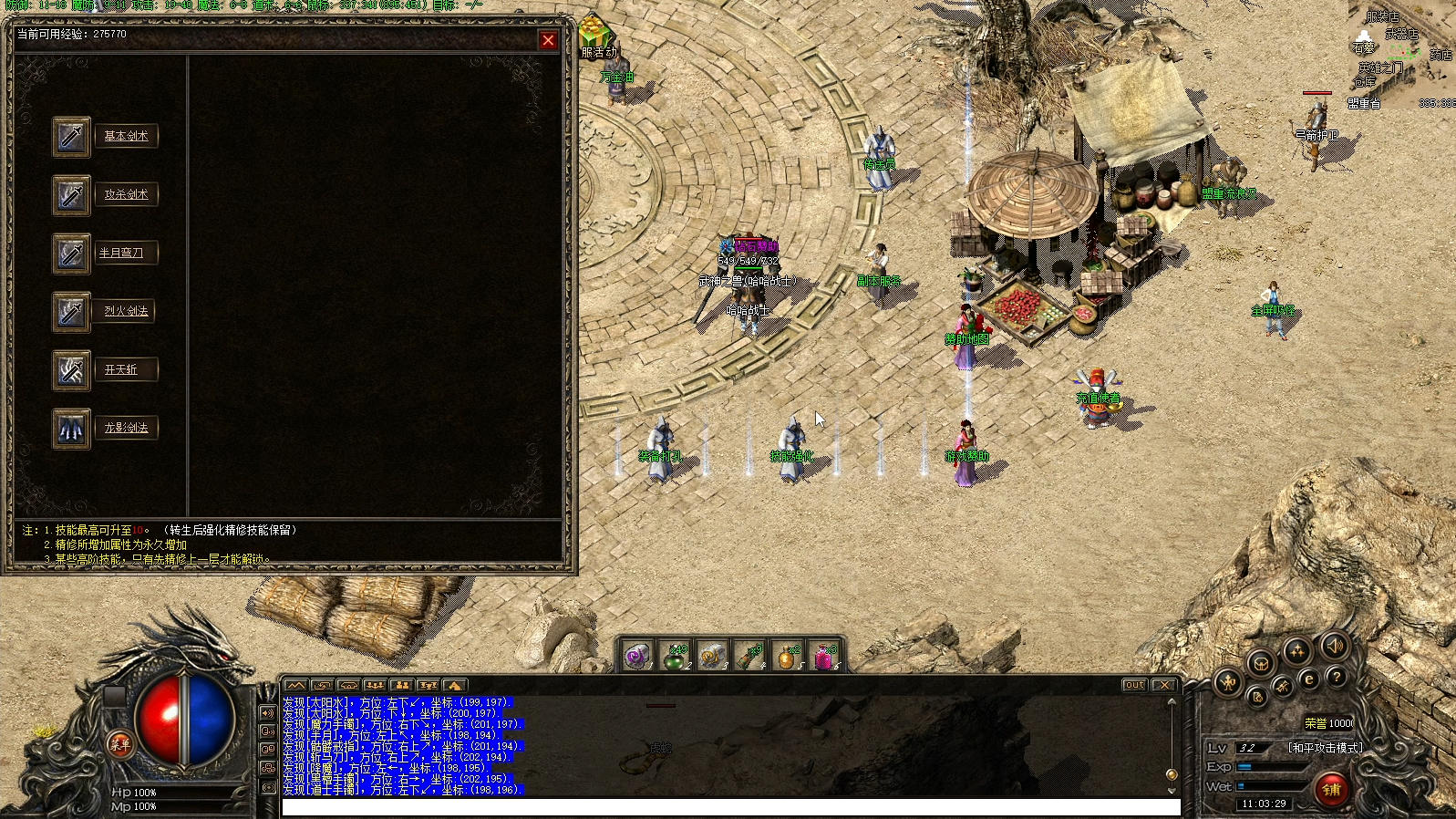Toggle the speaker sound button
Image resolution: width=1456 pixels, height=819 pixels.
[x=1334, y=646]
